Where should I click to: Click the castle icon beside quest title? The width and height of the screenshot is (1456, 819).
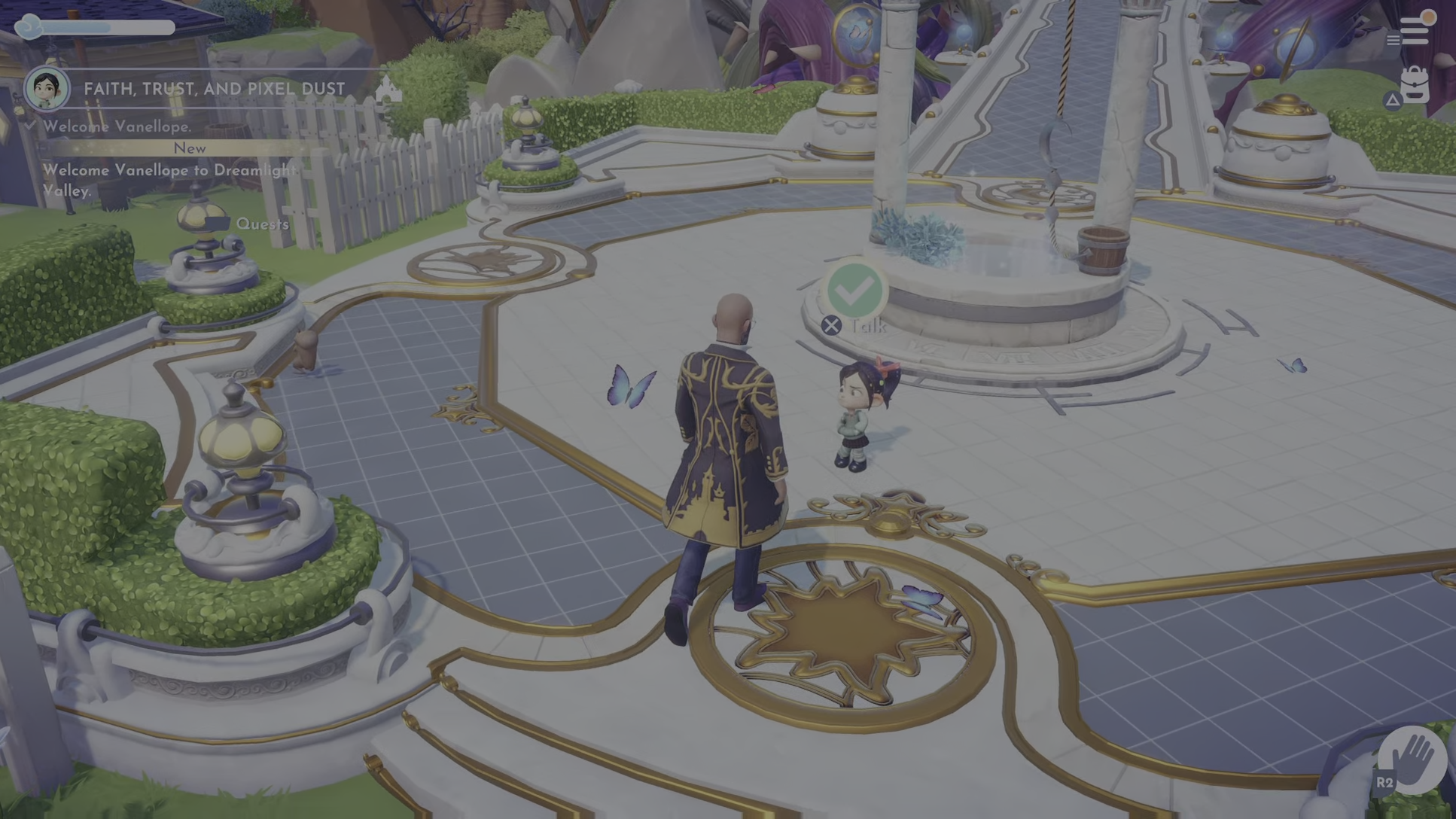click(388, 89)
